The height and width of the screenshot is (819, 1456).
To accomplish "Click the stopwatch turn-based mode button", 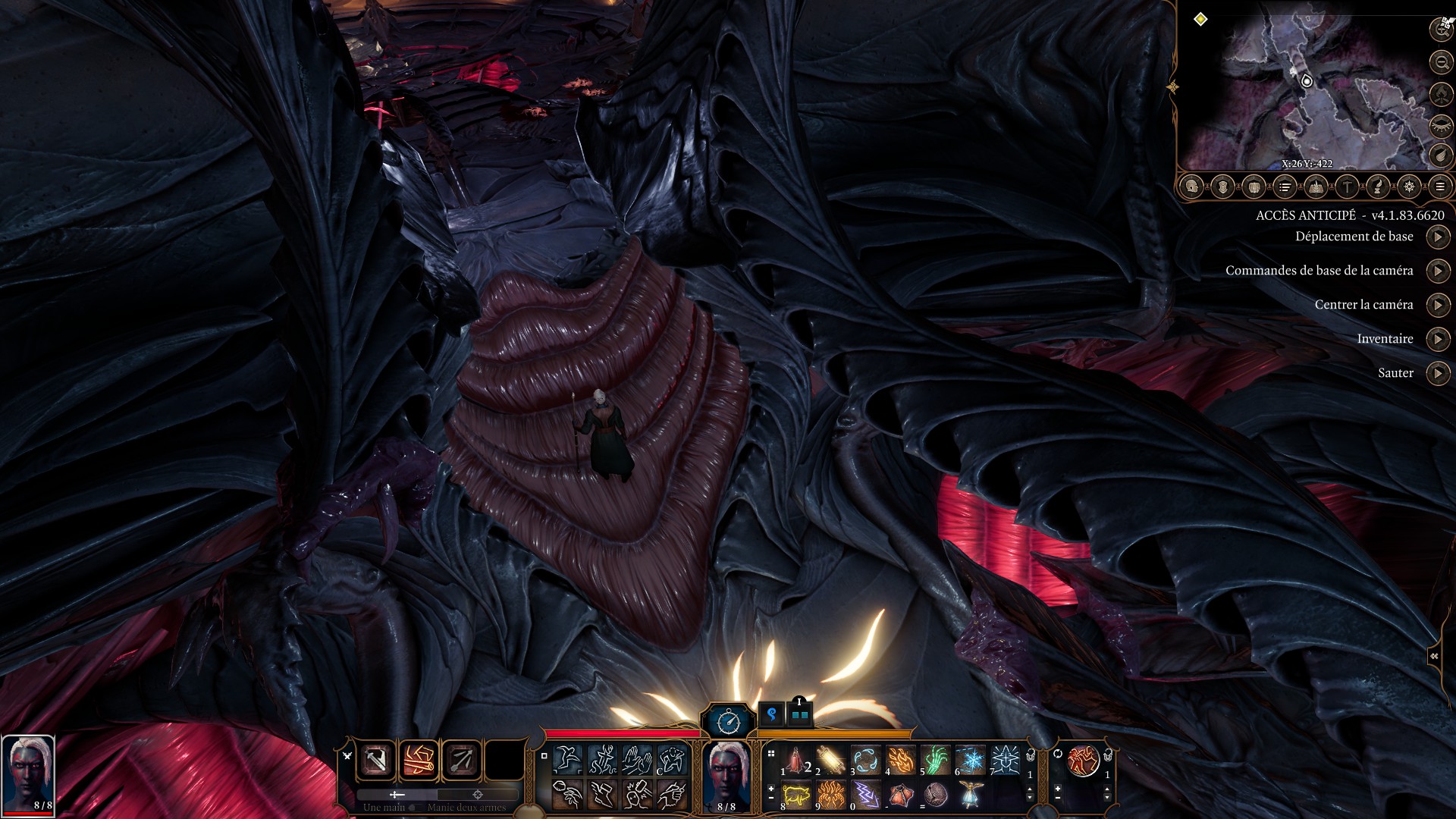I will pyautogui.click(x=728, y=720).
